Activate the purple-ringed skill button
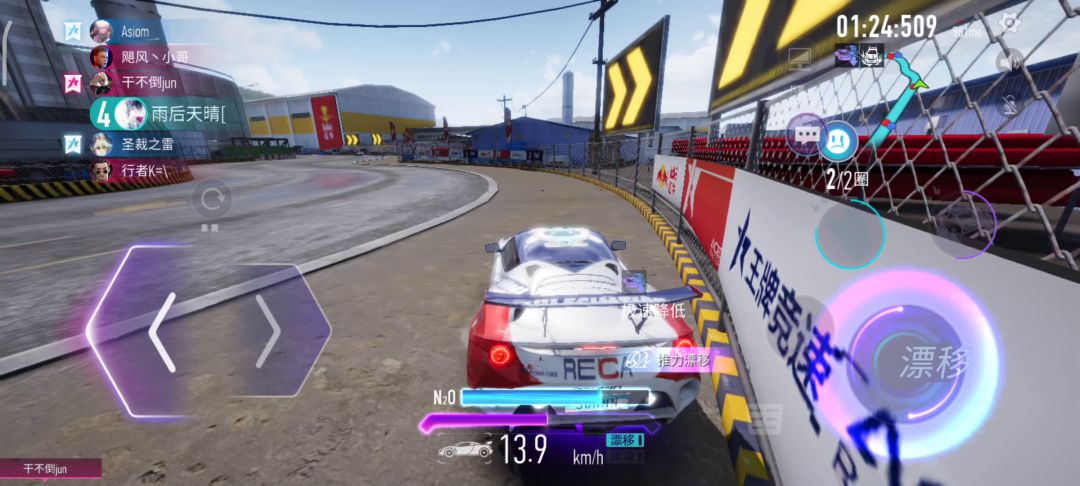Viewport: 1080px width, 486px height. (x=963, y=224)
